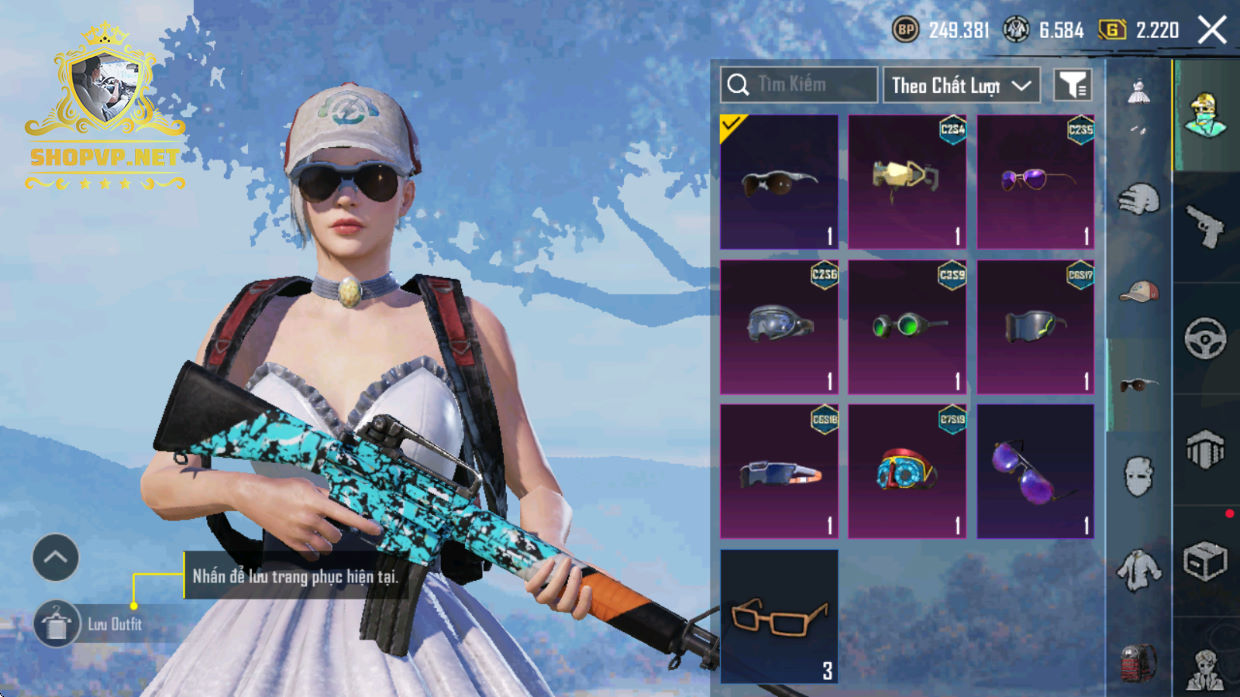Switch to the face mask category
Viewport: 1240px width, 697px height.
click(x=1138, y=476)
